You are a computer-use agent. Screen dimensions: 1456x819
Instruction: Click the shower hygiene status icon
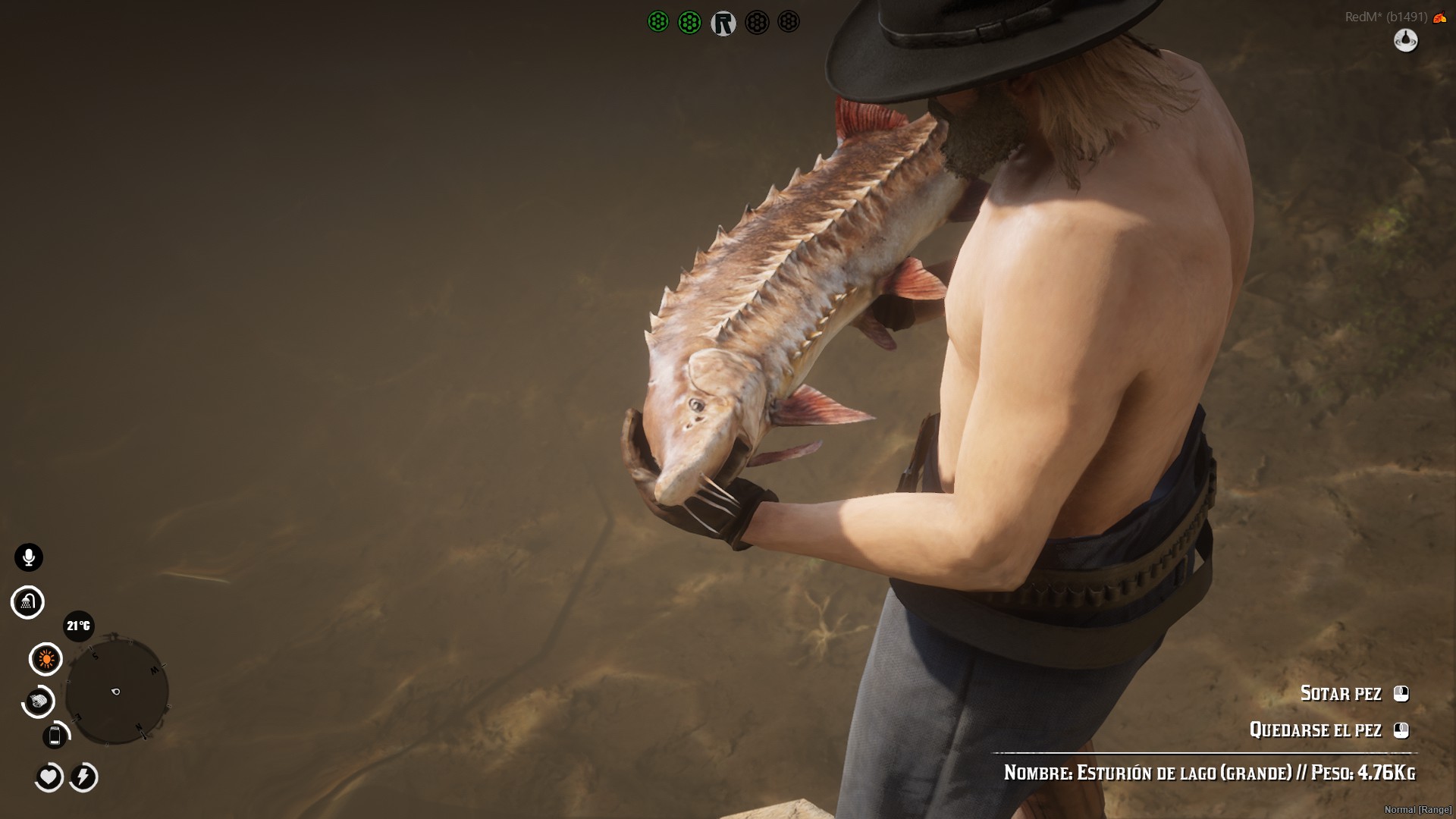click(28, 602)
